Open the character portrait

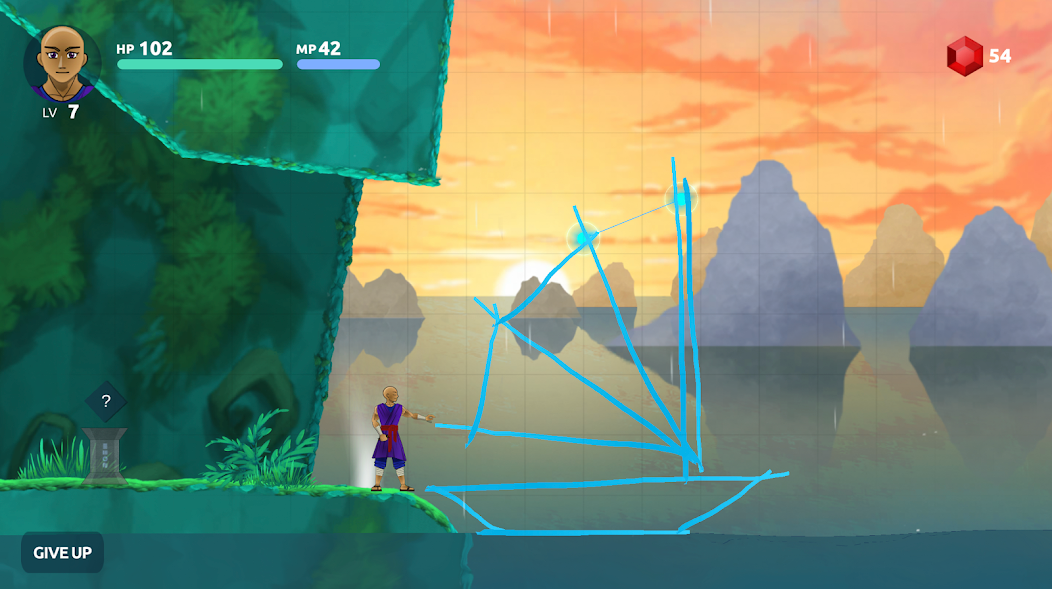tap(62, 62)
